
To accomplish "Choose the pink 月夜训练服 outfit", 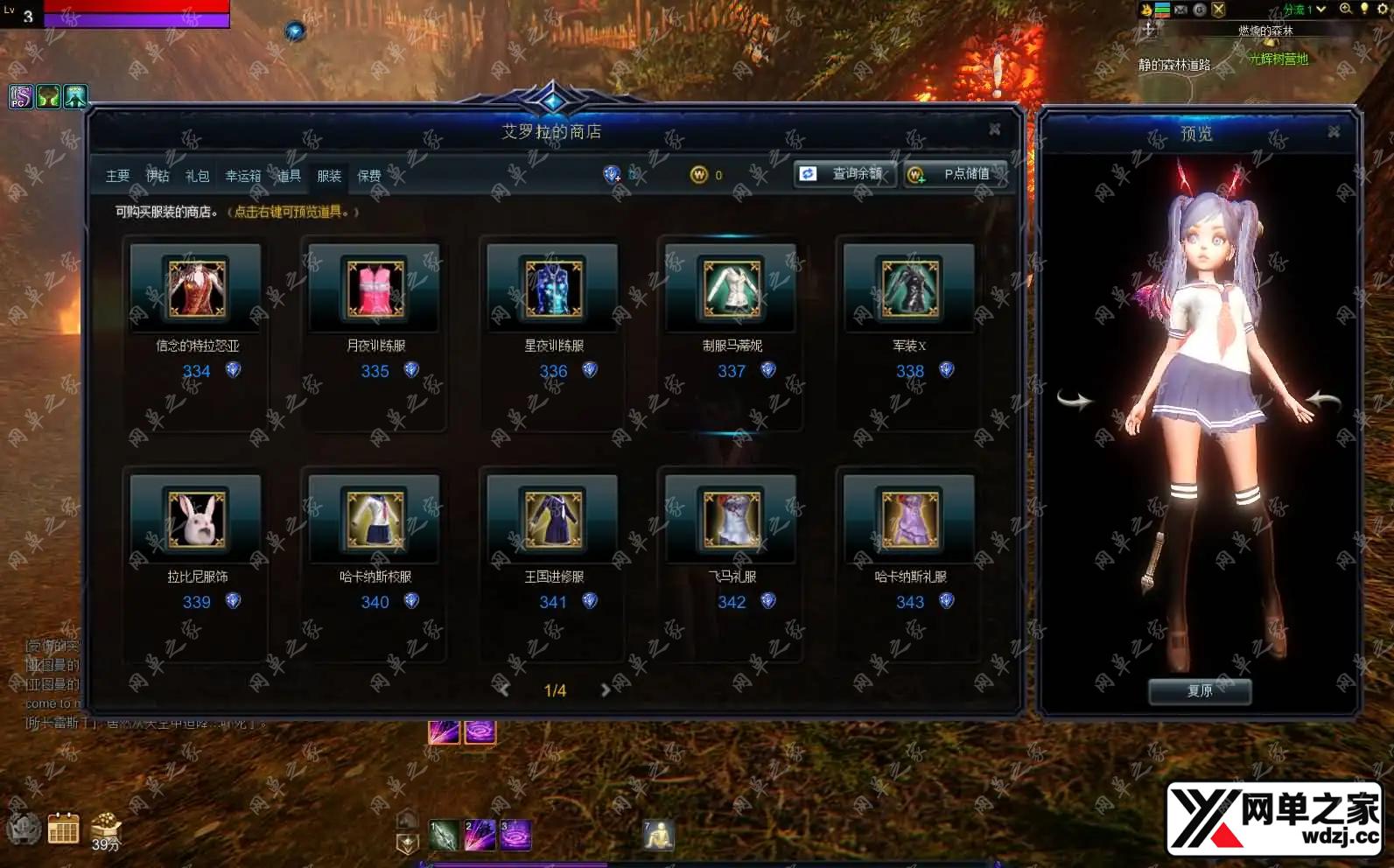I will click(x=375, y=289).
